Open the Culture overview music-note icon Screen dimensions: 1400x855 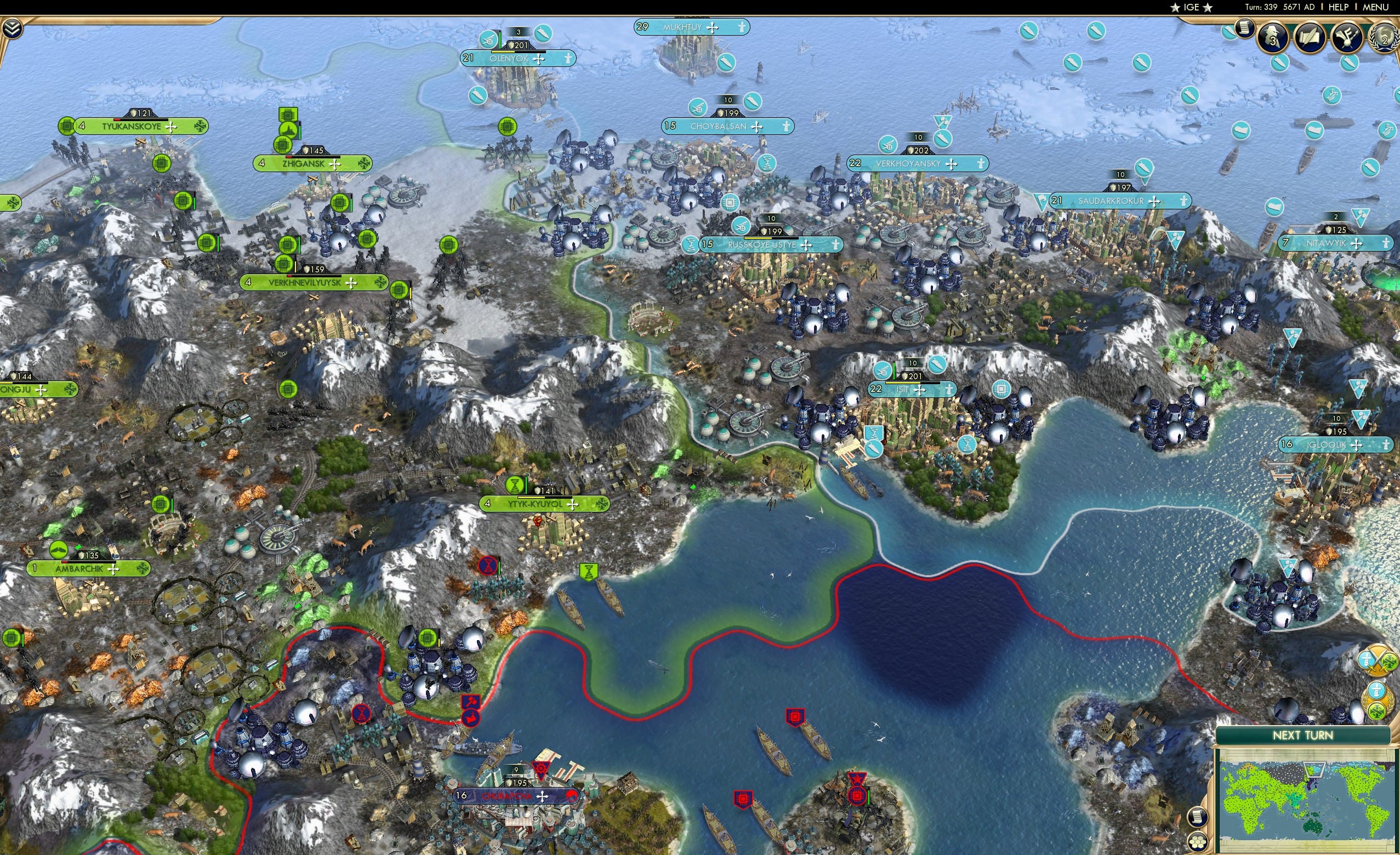tap(1347, 36)
